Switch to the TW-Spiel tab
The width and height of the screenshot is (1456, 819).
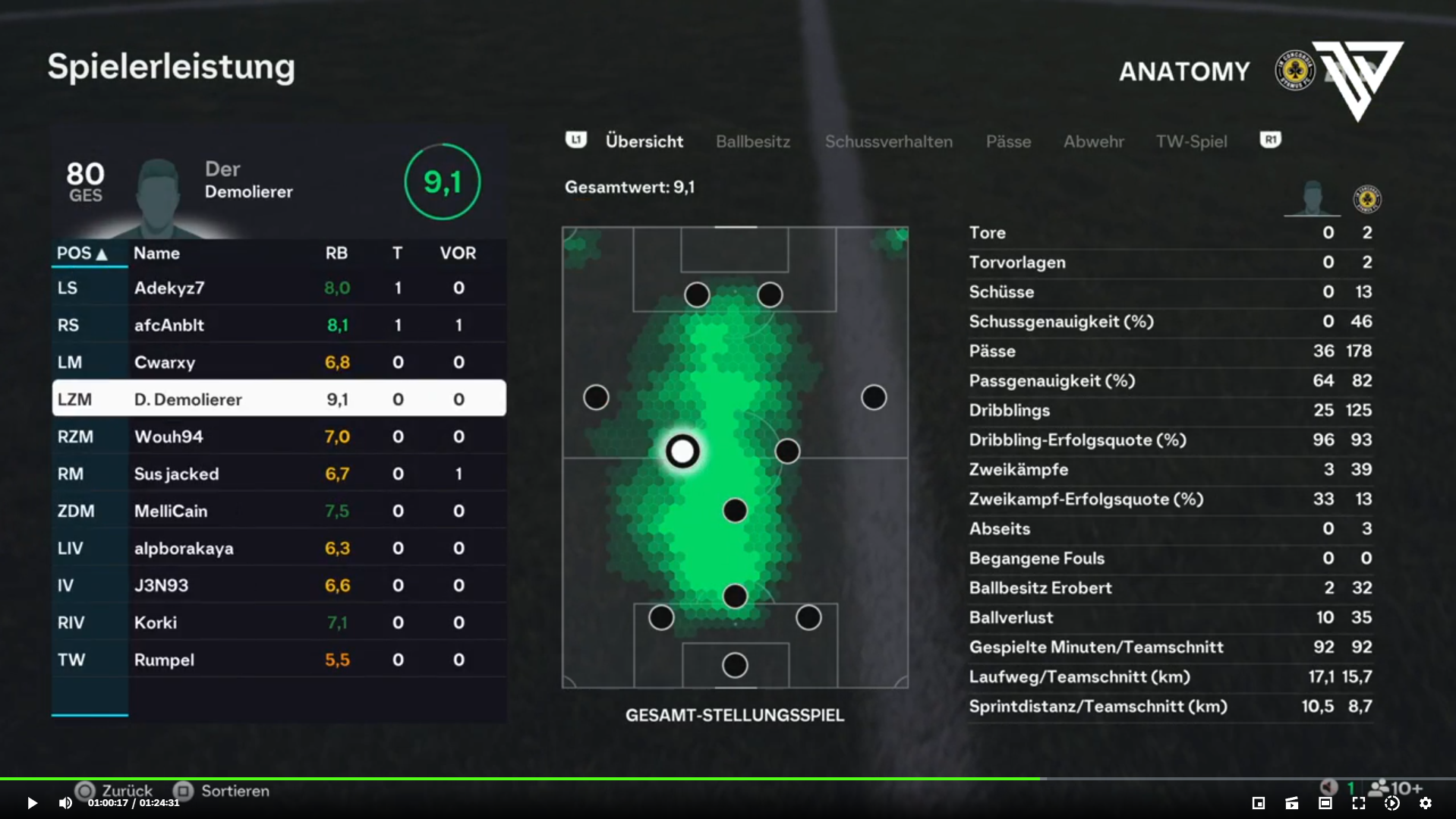(1190, 142)
